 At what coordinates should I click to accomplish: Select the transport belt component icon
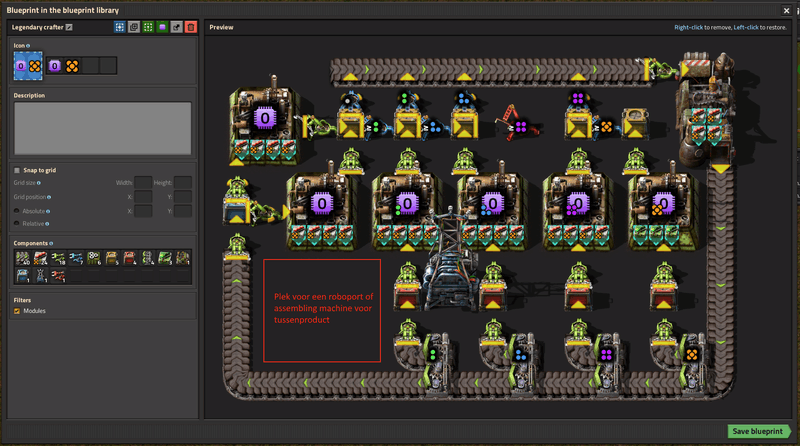click(22, 258)
